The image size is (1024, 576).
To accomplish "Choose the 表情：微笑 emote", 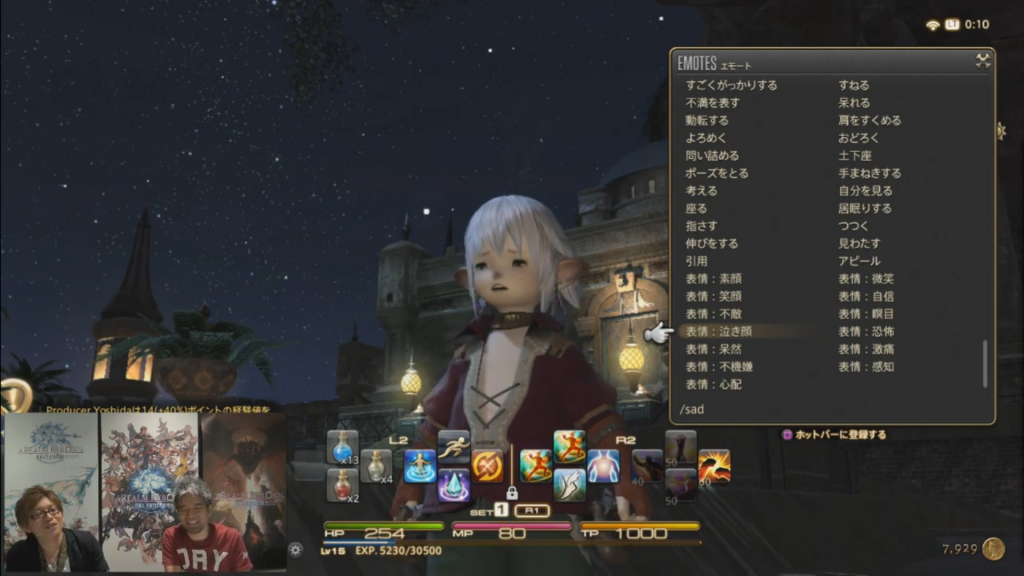I will 865,278.
